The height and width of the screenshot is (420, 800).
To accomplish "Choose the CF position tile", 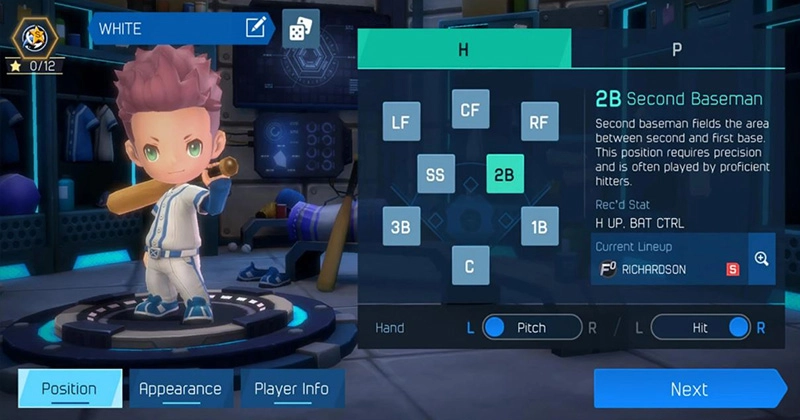I will click(x=469, y=109).
